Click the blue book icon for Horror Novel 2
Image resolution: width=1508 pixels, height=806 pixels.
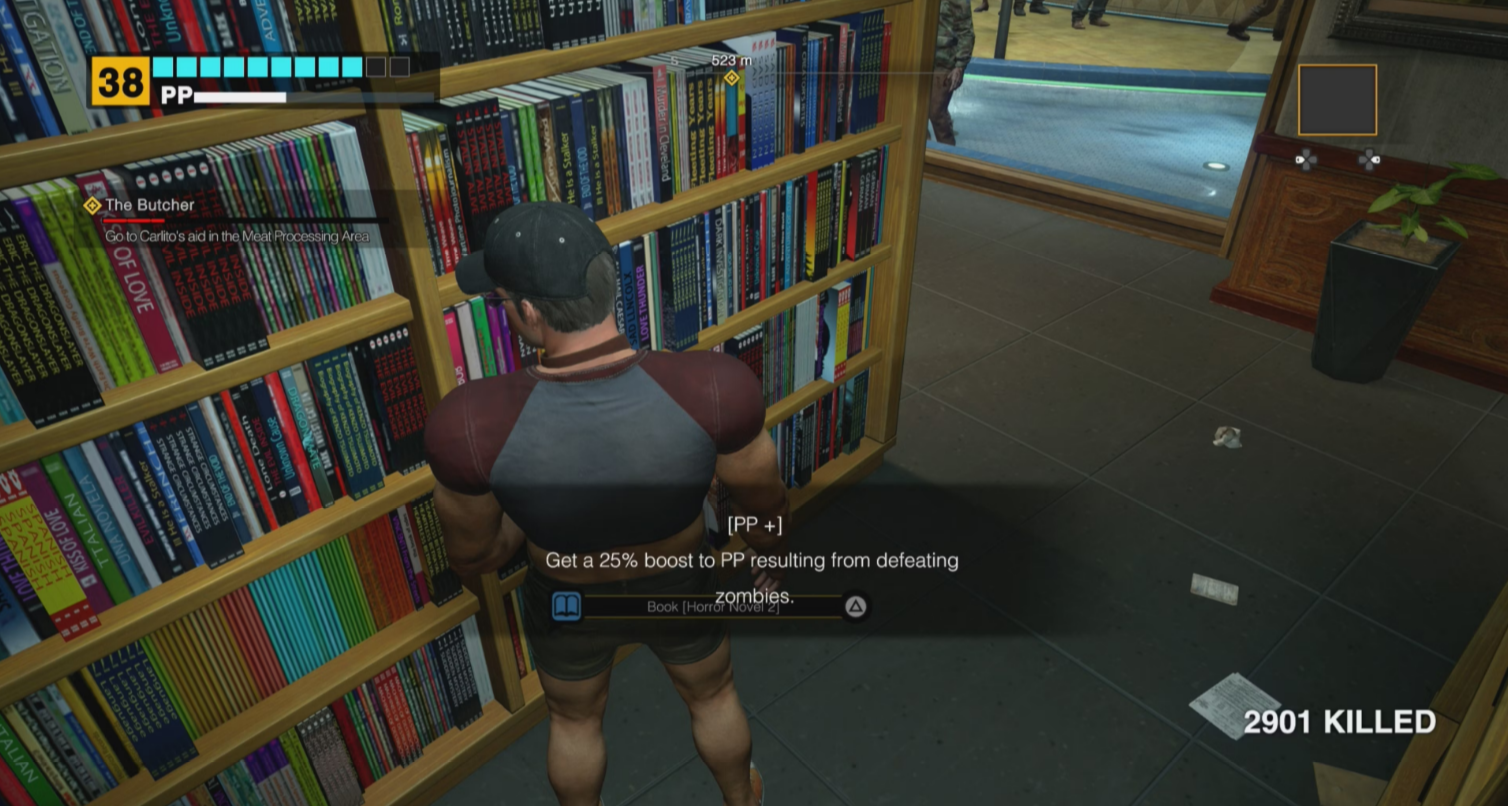pyautogui.click(x=567, y=606)
